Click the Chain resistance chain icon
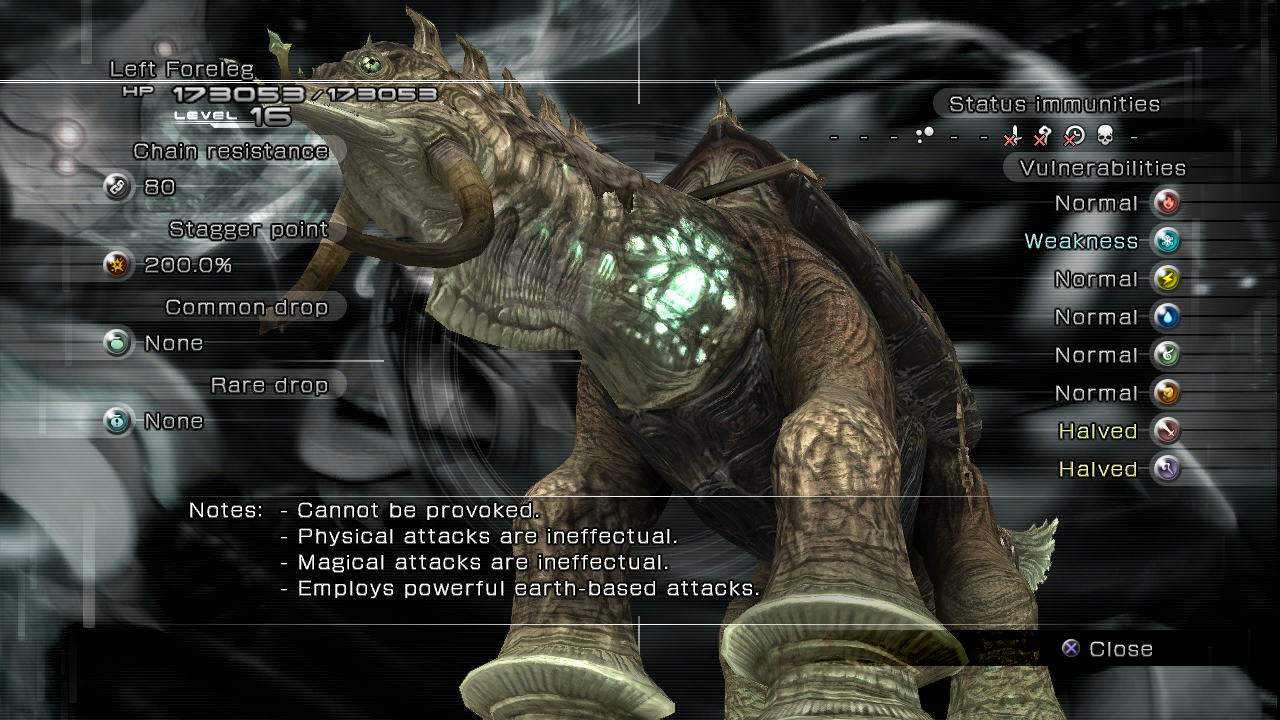 [118, 187]
